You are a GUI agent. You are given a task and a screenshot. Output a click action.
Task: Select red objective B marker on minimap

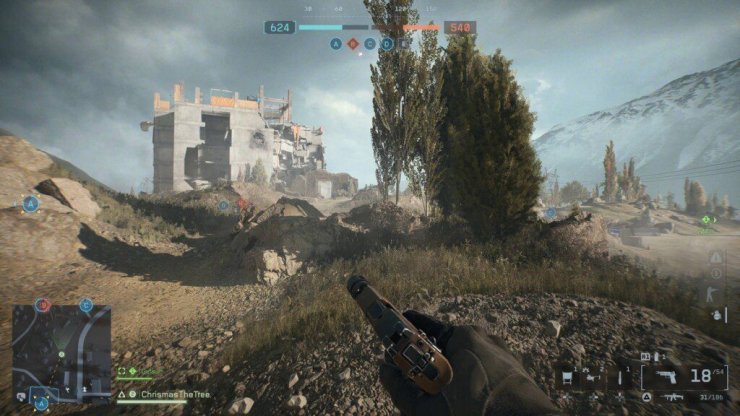pos(42,305)
